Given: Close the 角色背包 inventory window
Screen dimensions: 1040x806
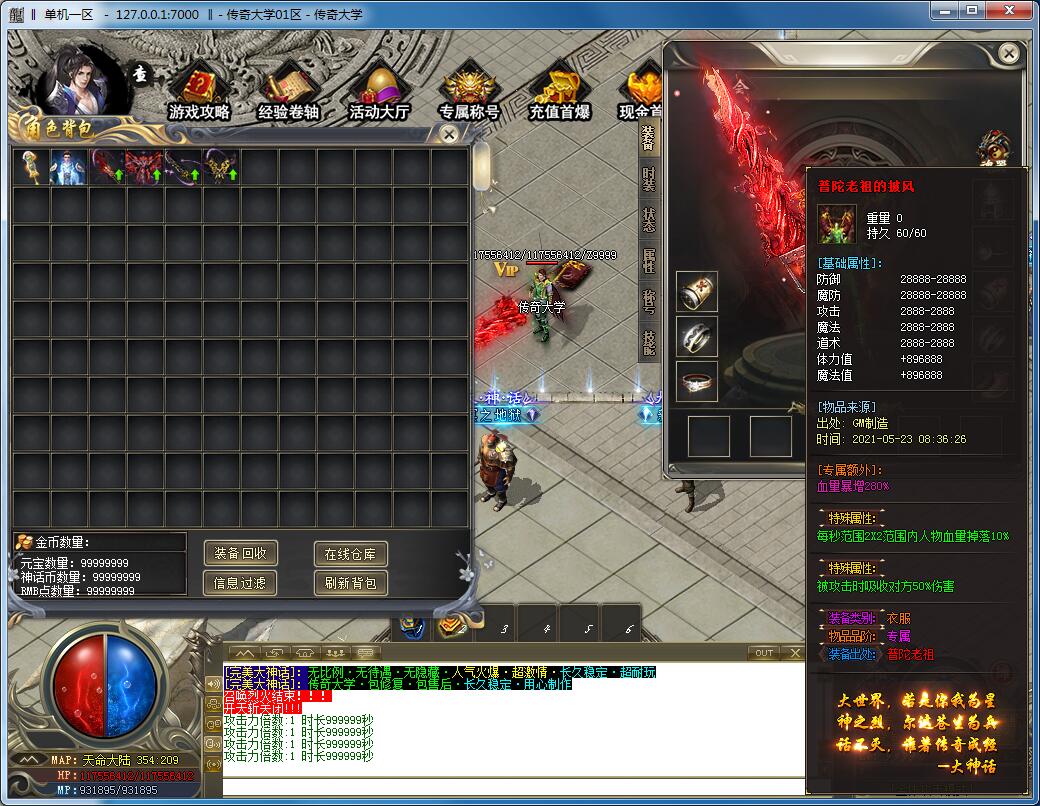Looking at the screenshot, I should 450,133.
